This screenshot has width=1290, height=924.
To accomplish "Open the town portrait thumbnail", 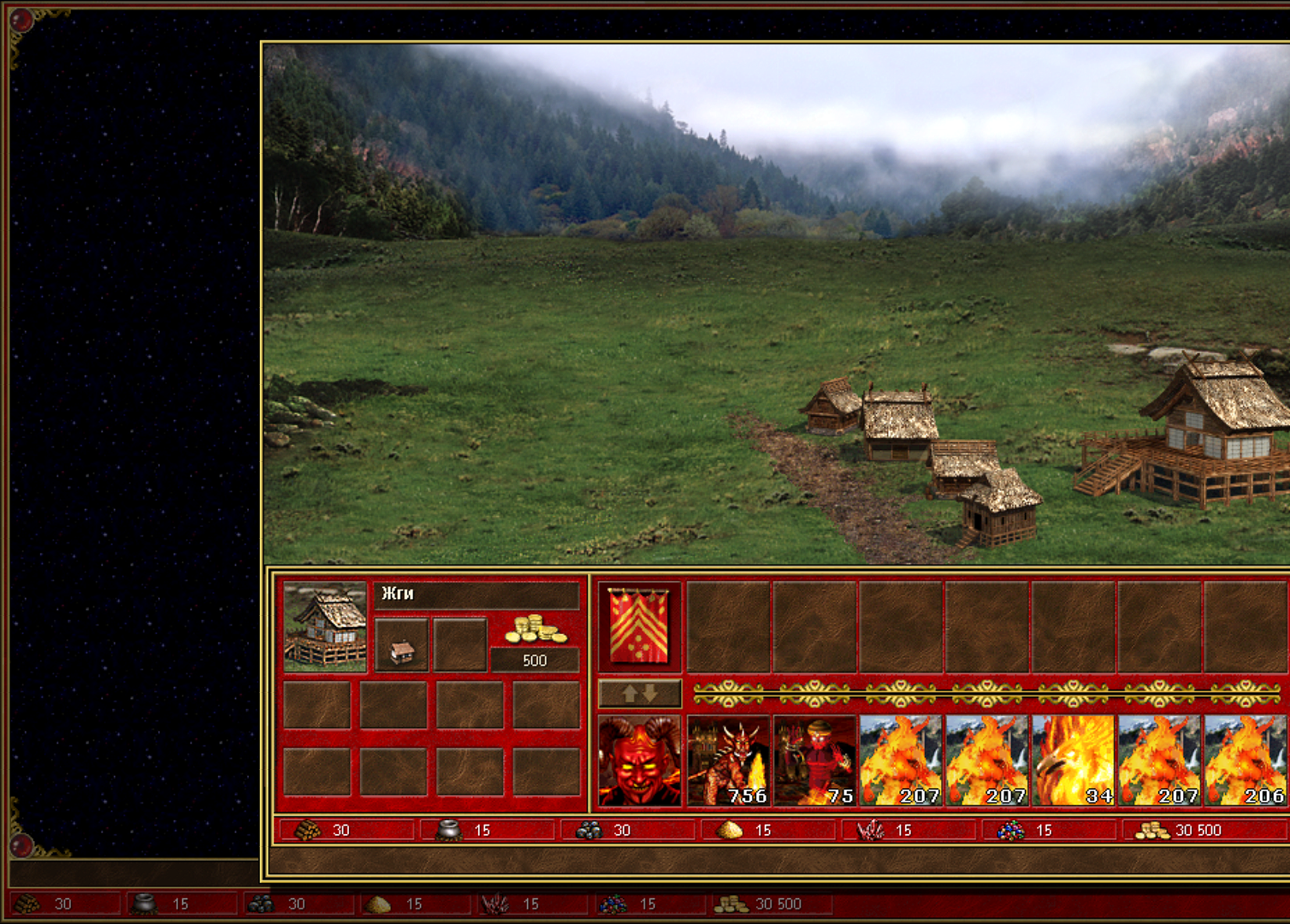I will click(x=325, y=627).
